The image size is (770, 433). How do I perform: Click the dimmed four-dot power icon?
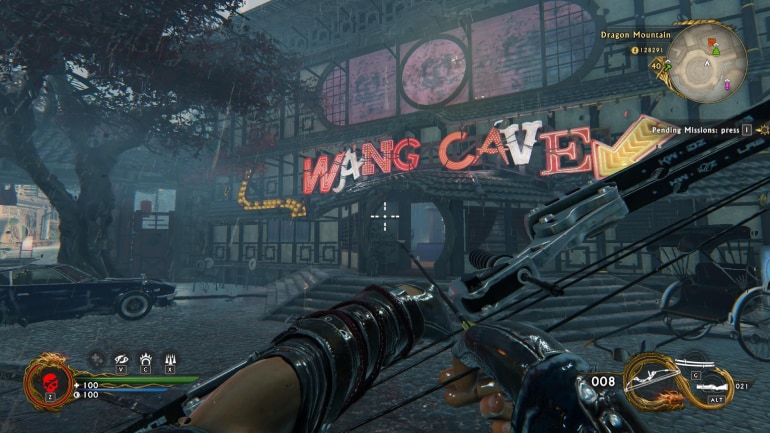pos(97,358)
